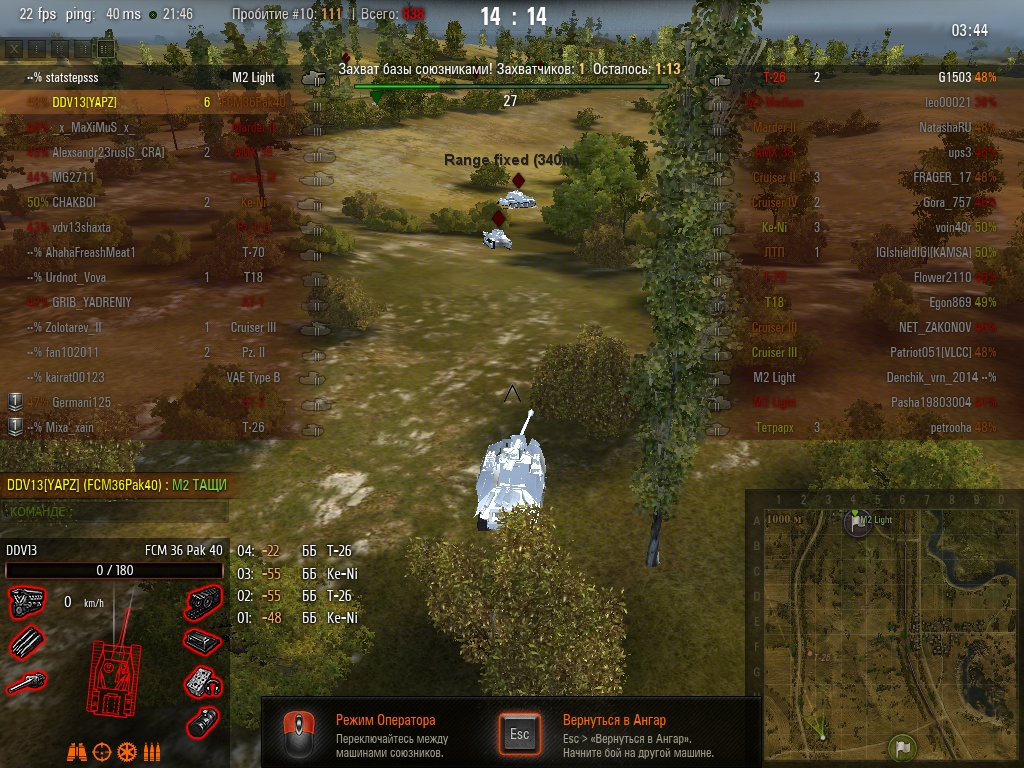1024x768 pixels.
Task: Pick ally Germani125 from the team list
Action: (82, 402)
